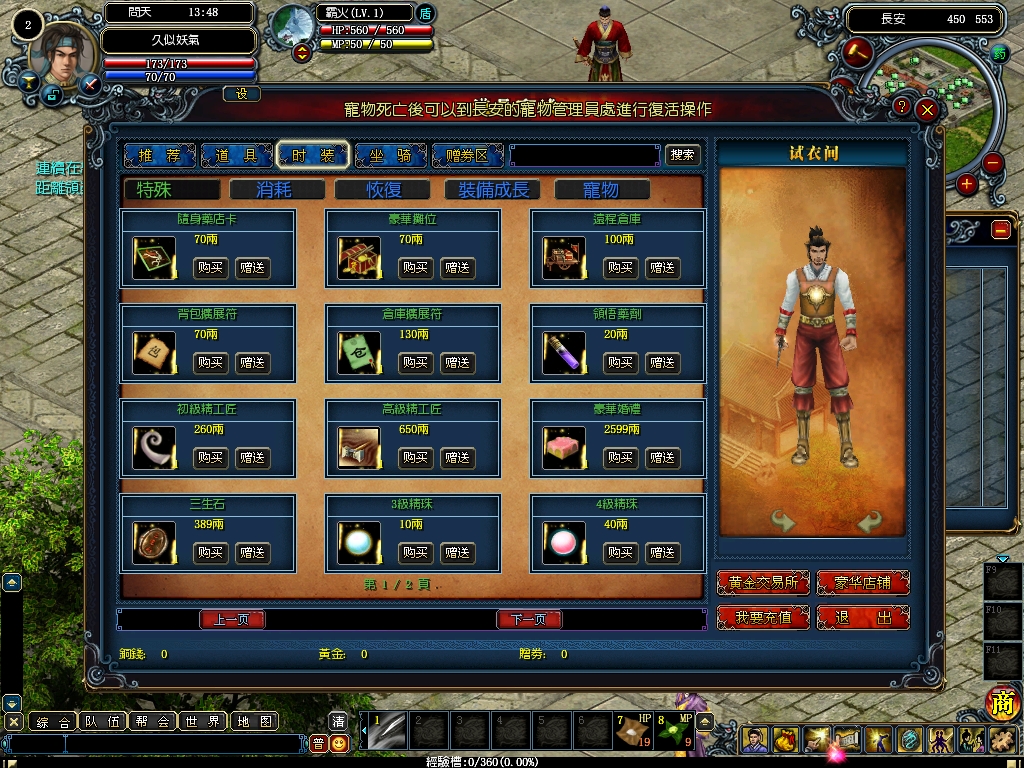Click the shop search input field
This screenshot has width=1024, height=768.
coord(584,156)
